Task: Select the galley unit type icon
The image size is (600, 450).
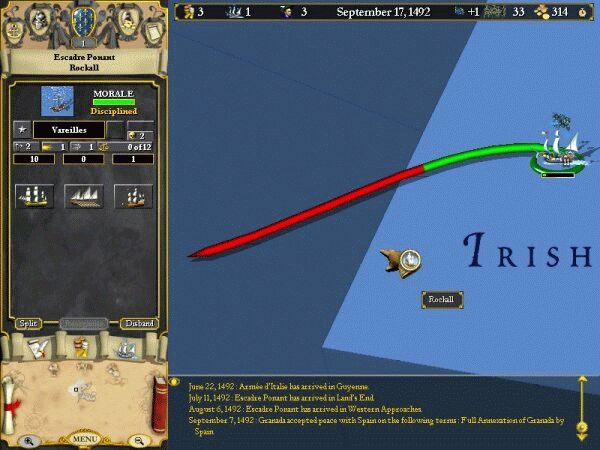Action: click(84, 196)
